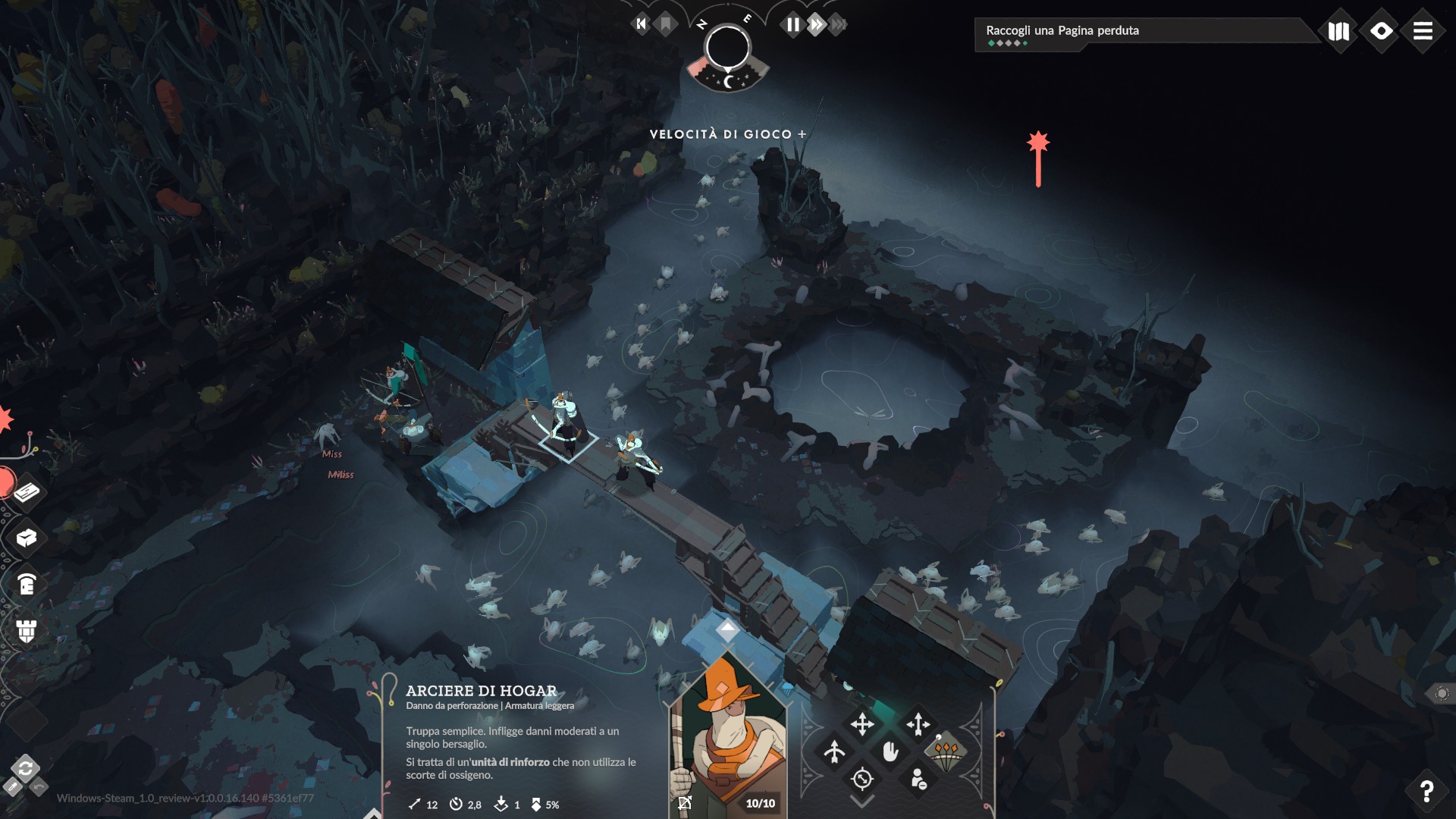This screenshot has height=819, width=1456.
Task: Open the question mark help button
Action: (x=1426, y=791)
